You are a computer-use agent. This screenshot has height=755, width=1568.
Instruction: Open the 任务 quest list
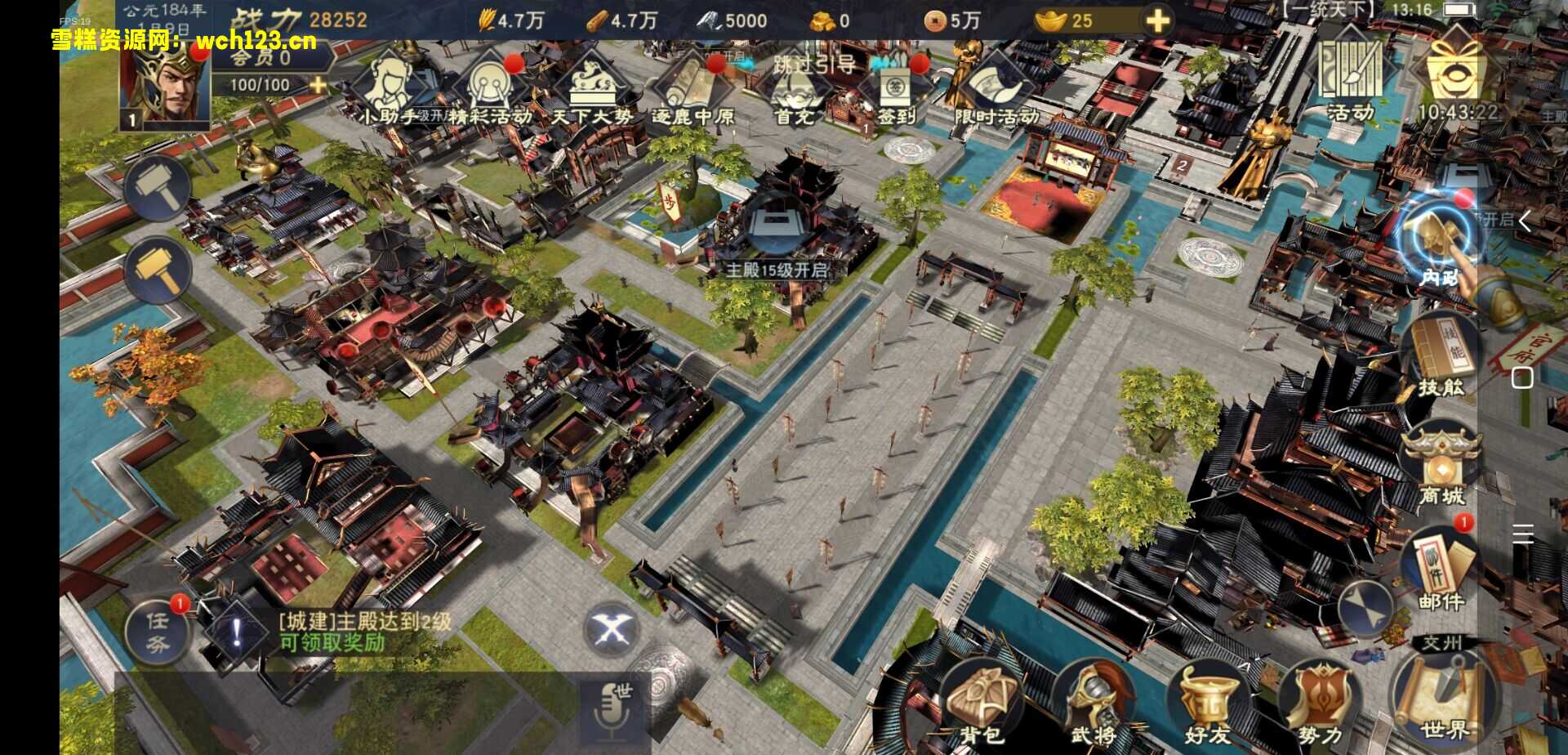(158, 632)
